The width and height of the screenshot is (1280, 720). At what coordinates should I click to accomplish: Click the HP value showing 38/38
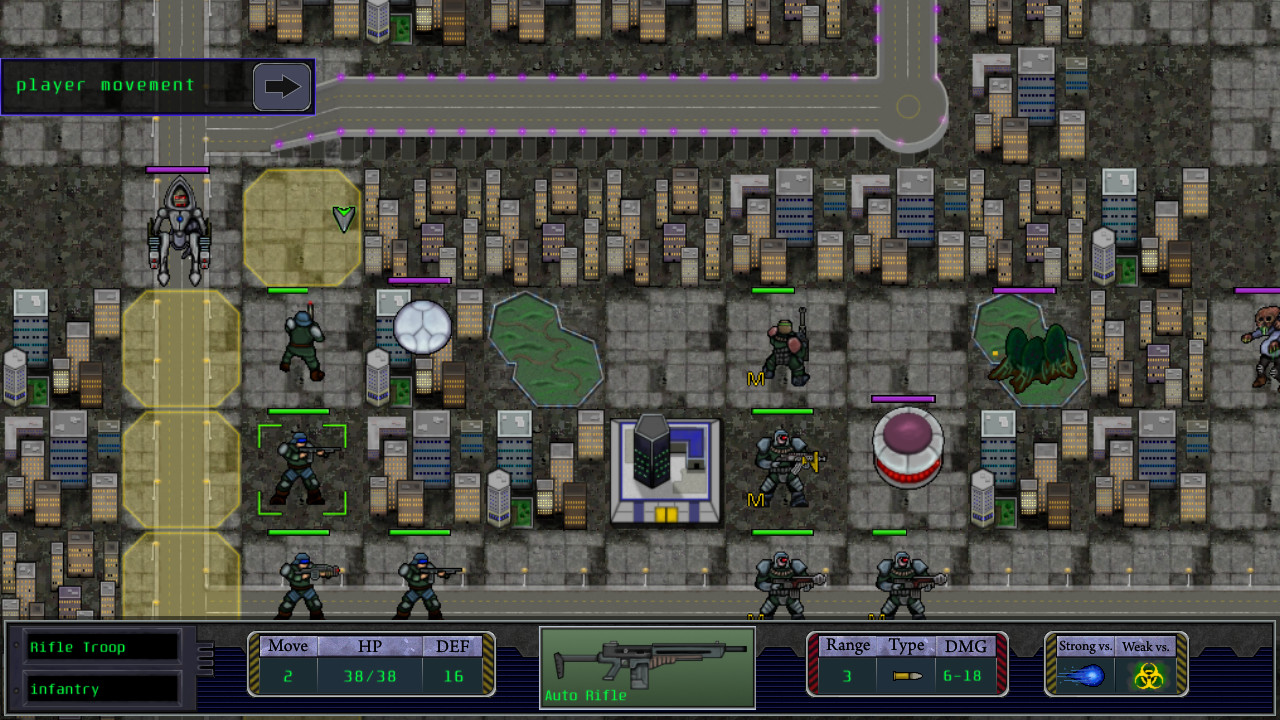click(x=370, y=675)
